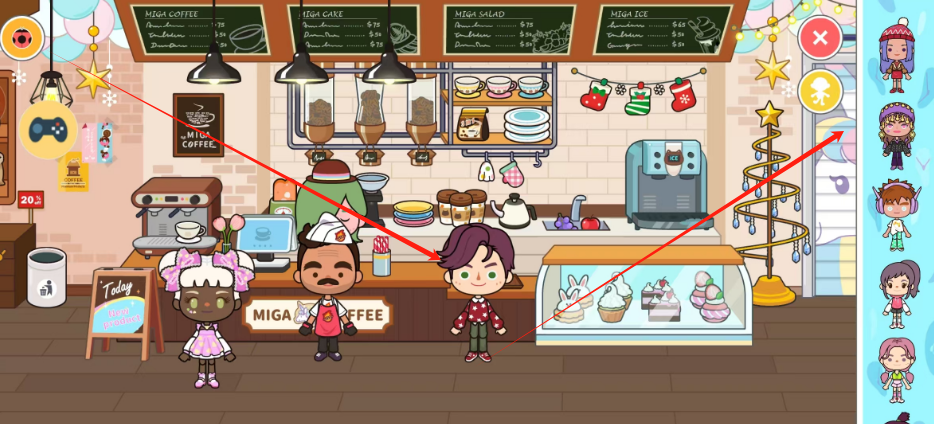The height and width of the screenshot is (424, 934).
Task: Click the orange ladybug icon button
Action: 21,39
